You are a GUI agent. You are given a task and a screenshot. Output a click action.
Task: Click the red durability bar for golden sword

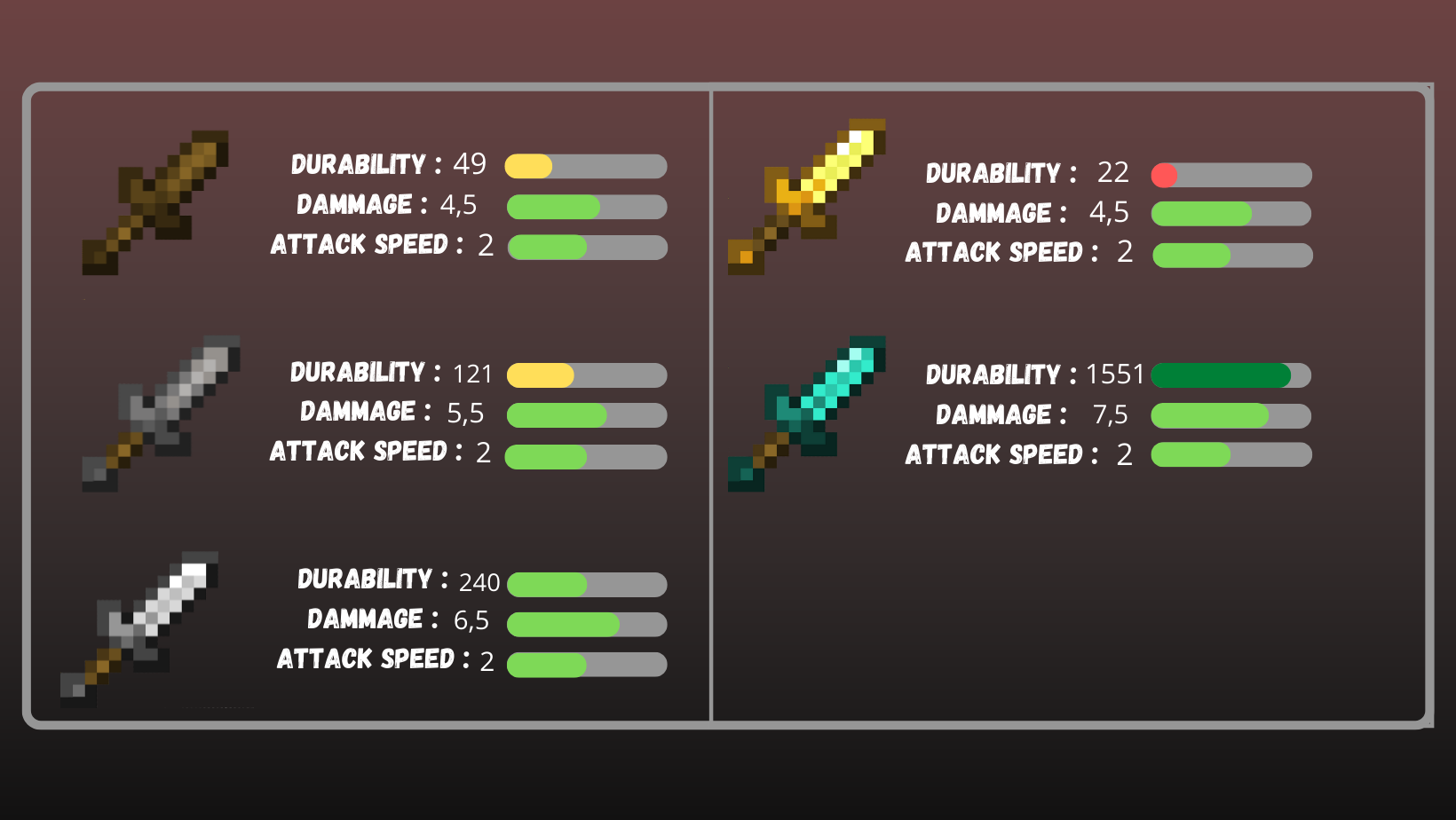[x=1164, y=174]
